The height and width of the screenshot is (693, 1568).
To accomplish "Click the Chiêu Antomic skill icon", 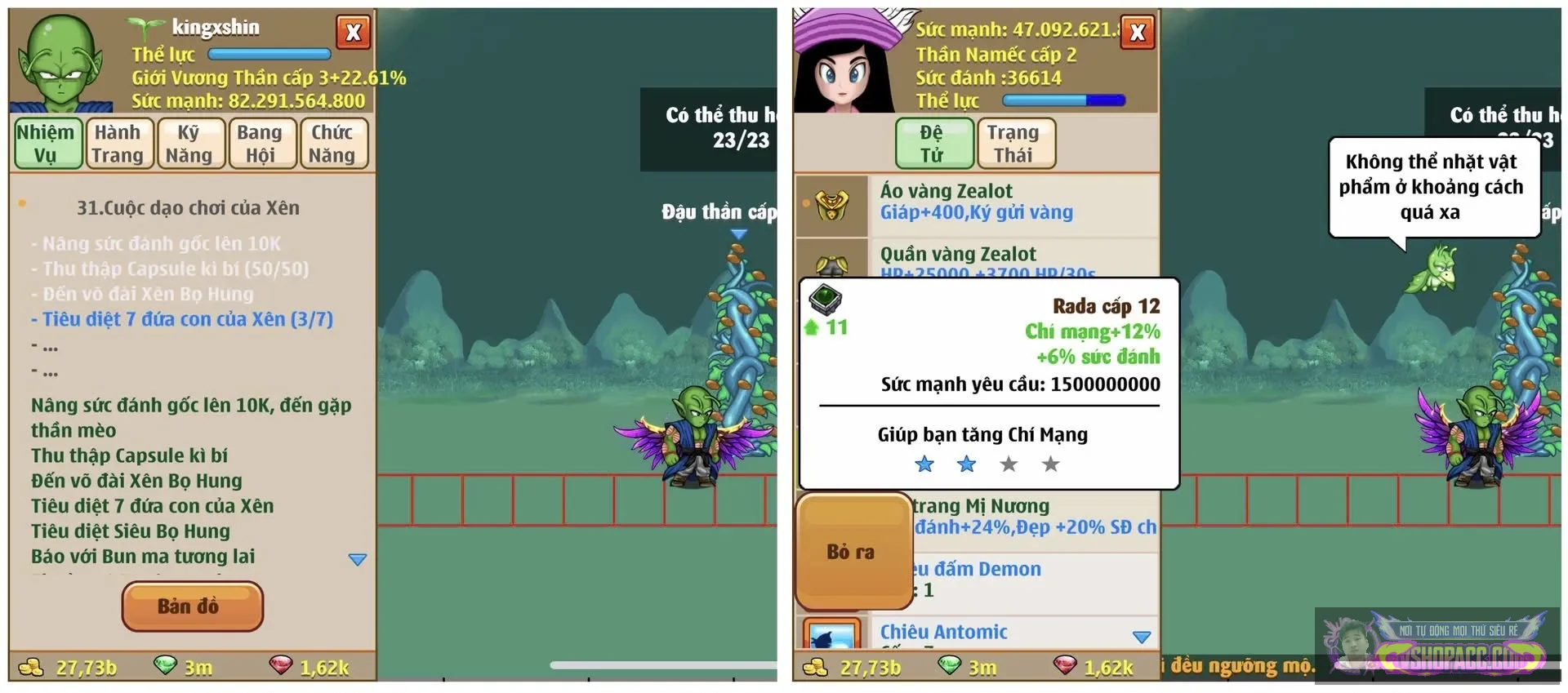I will 831,637.
